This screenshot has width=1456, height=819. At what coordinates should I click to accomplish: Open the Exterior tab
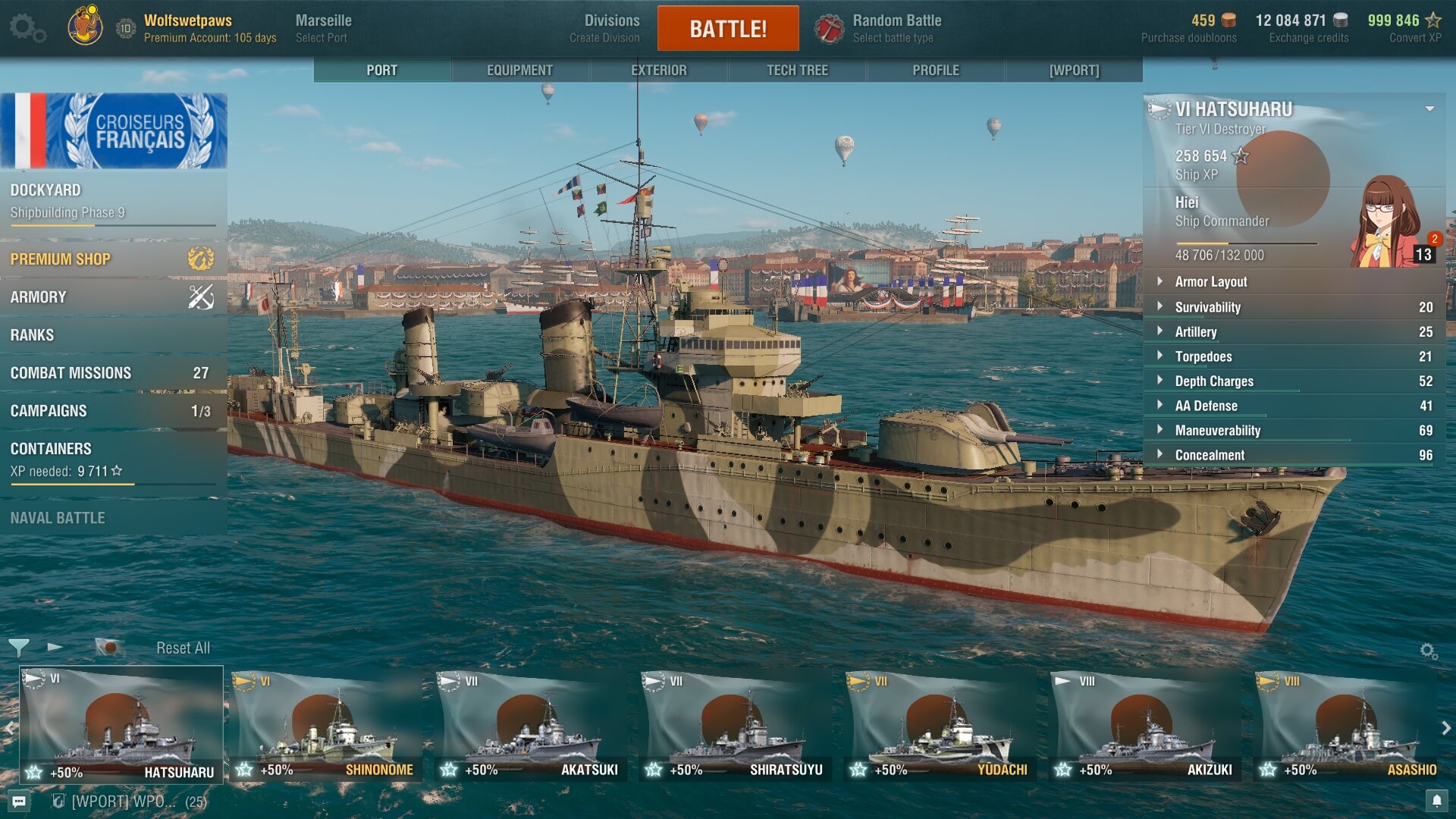[658, 71]
